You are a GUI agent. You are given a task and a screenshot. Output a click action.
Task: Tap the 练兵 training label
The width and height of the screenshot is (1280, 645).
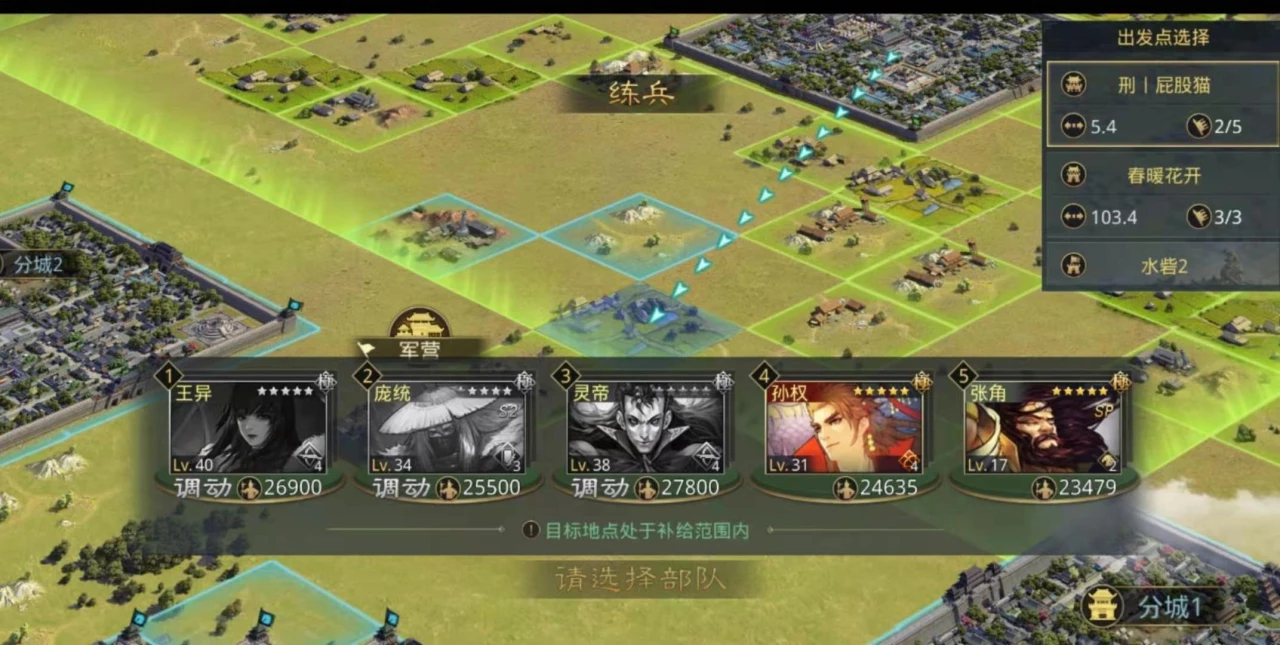point(641,93)
